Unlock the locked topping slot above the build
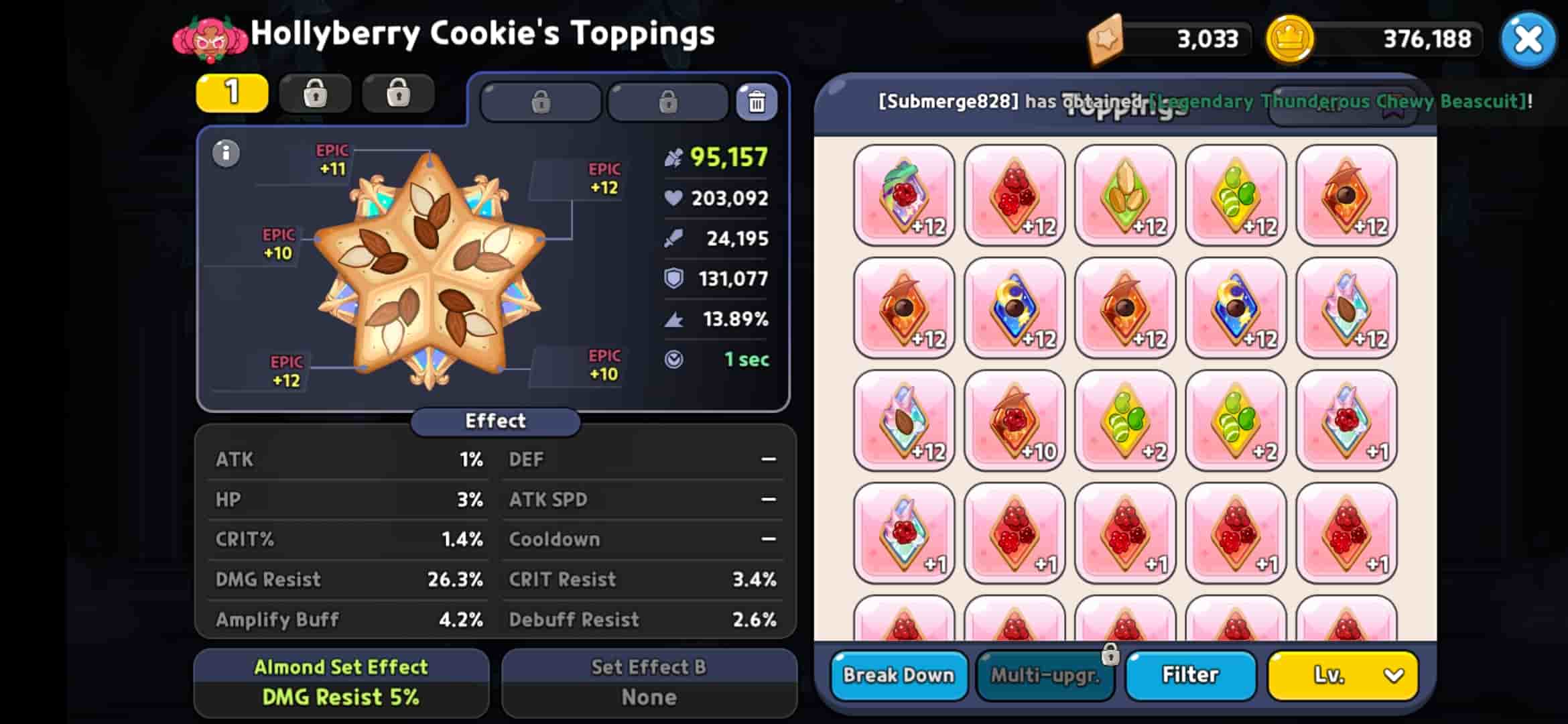This screenshot has width=1568, height=724. (x=540, y=102)
